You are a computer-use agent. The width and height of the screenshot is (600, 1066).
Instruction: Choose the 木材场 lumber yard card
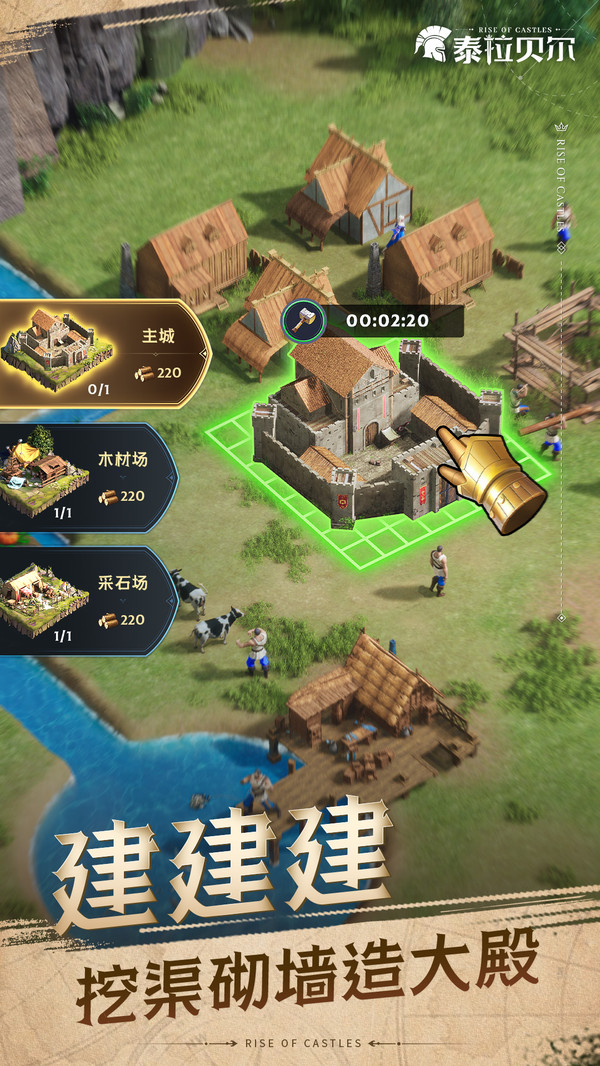tap(88, 477)
